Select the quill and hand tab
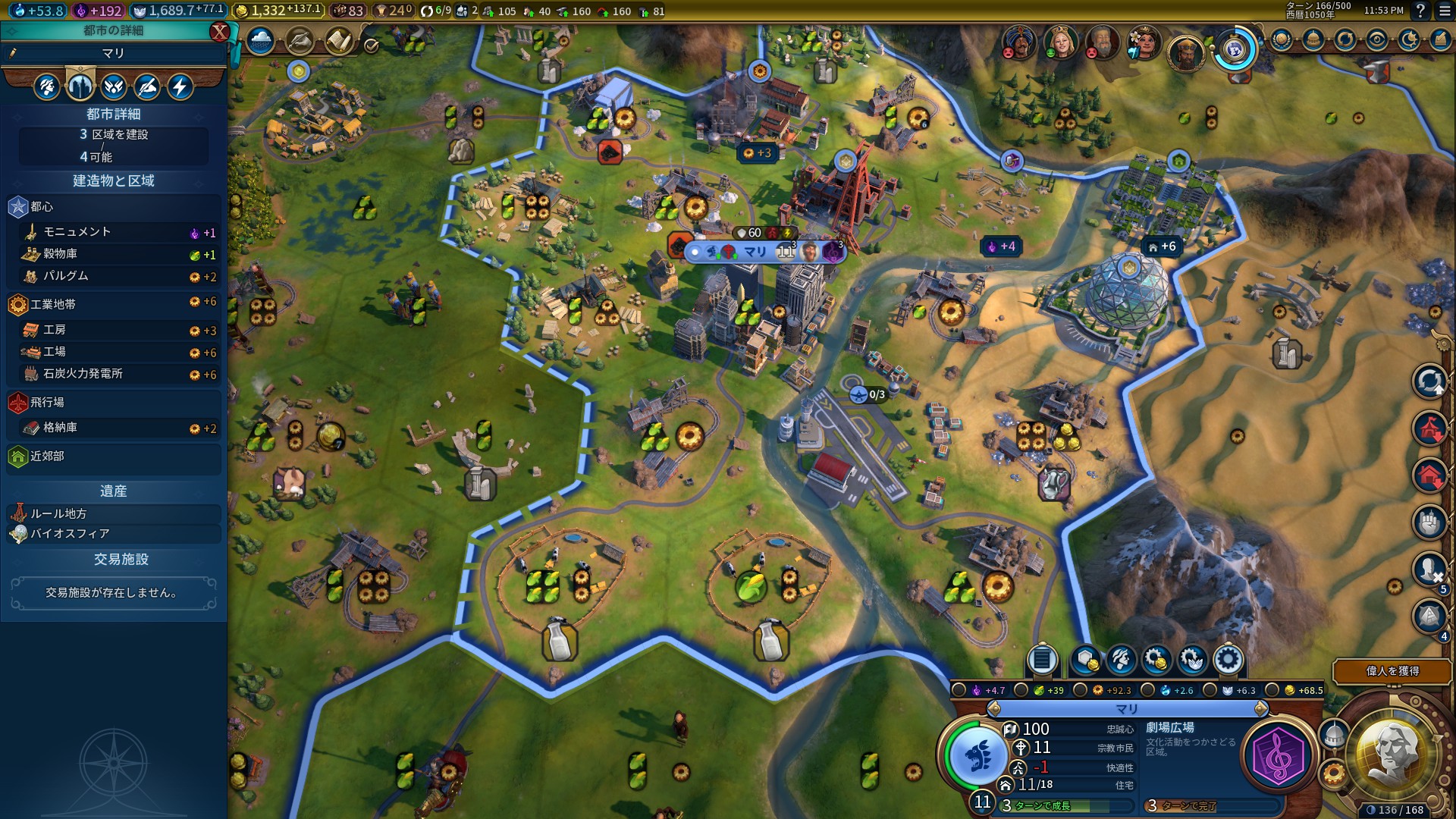Screen dimensions: 1456x819 pos(147,86)
